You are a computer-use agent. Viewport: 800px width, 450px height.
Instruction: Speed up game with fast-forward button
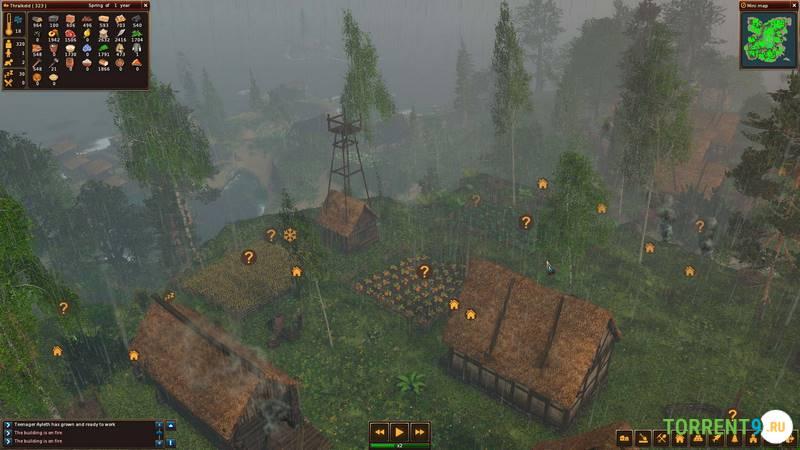[420, 432]
